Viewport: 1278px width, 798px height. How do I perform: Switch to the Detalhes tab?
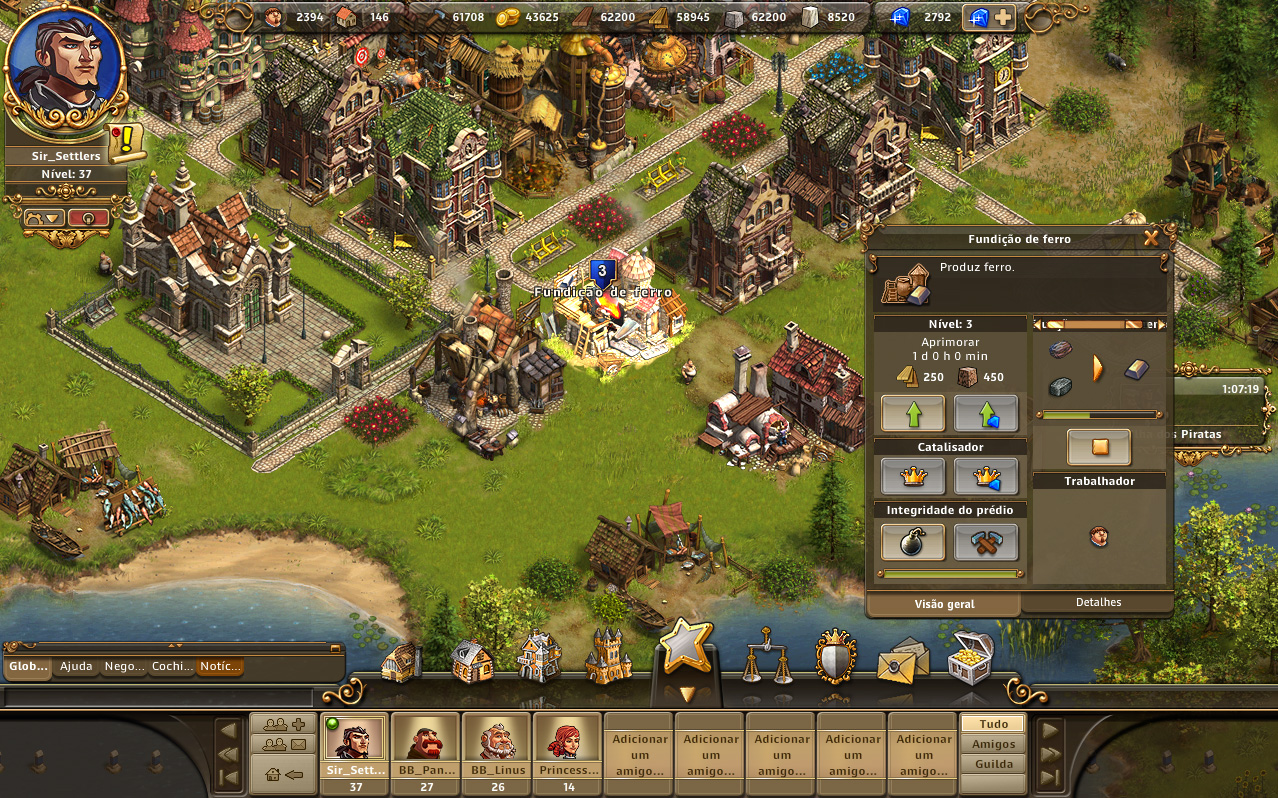[1098, 602]
